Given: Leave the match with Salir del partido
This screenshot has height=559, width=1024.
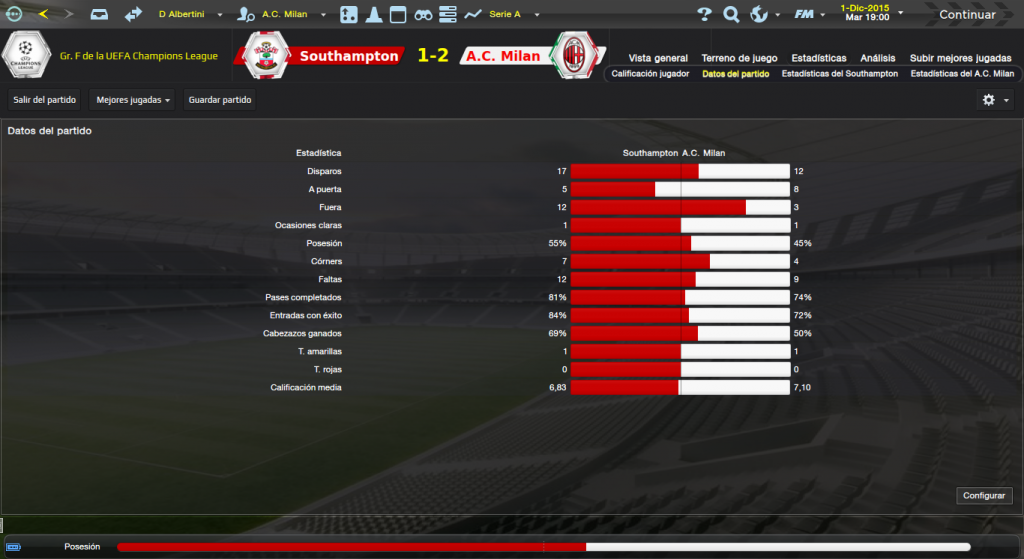Looking at the screenshot, I should (45, 100).
